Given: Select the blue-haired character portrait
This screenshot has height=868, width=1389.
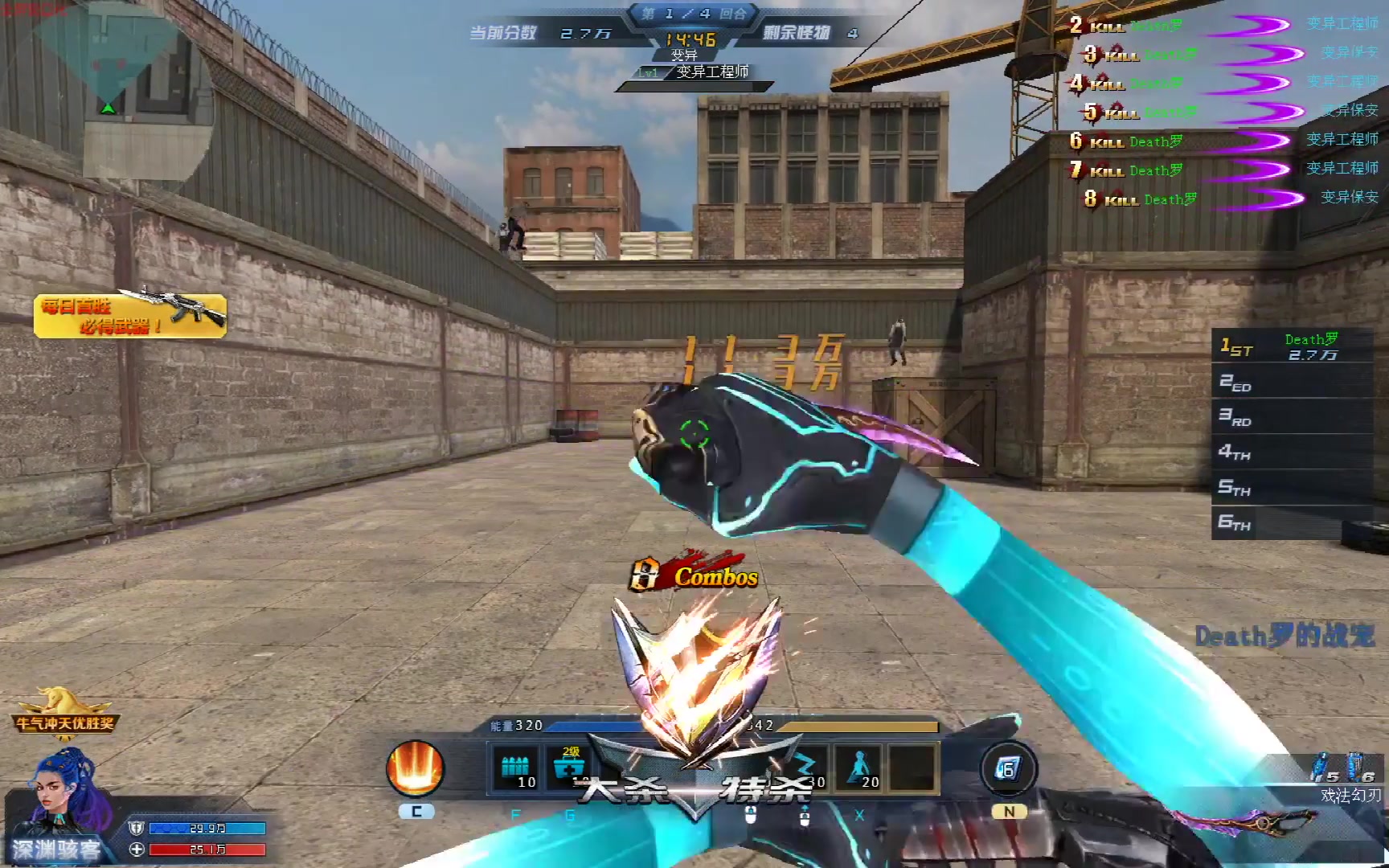Looking at the screenshot, I should click(66, 796).
